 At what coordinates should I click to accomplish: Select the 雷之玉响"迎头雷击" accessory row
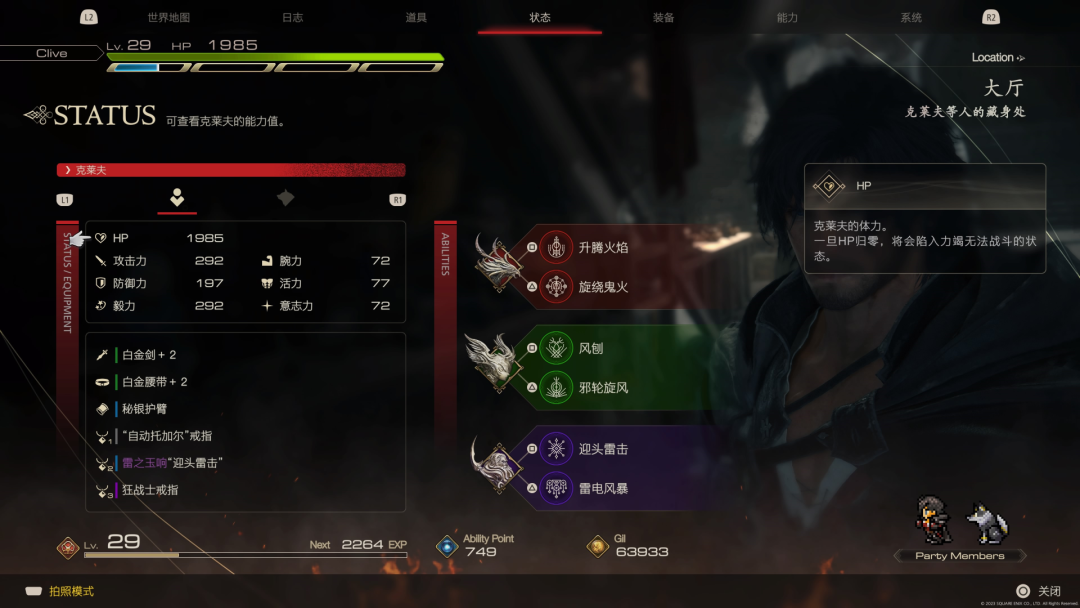click(172, 463)
